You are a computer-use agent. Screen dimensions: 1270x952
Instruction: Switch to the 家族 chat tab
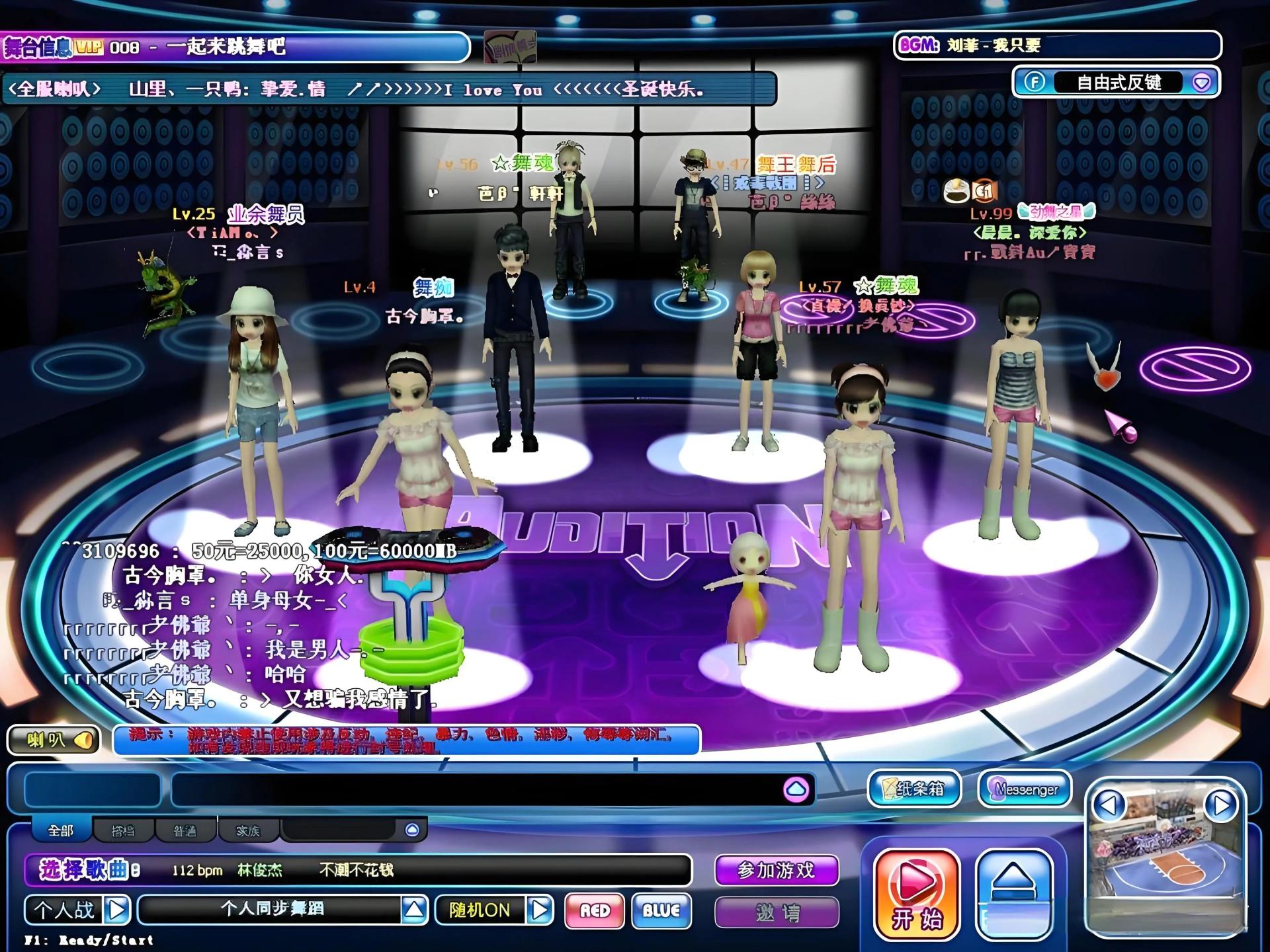(248, 830)
